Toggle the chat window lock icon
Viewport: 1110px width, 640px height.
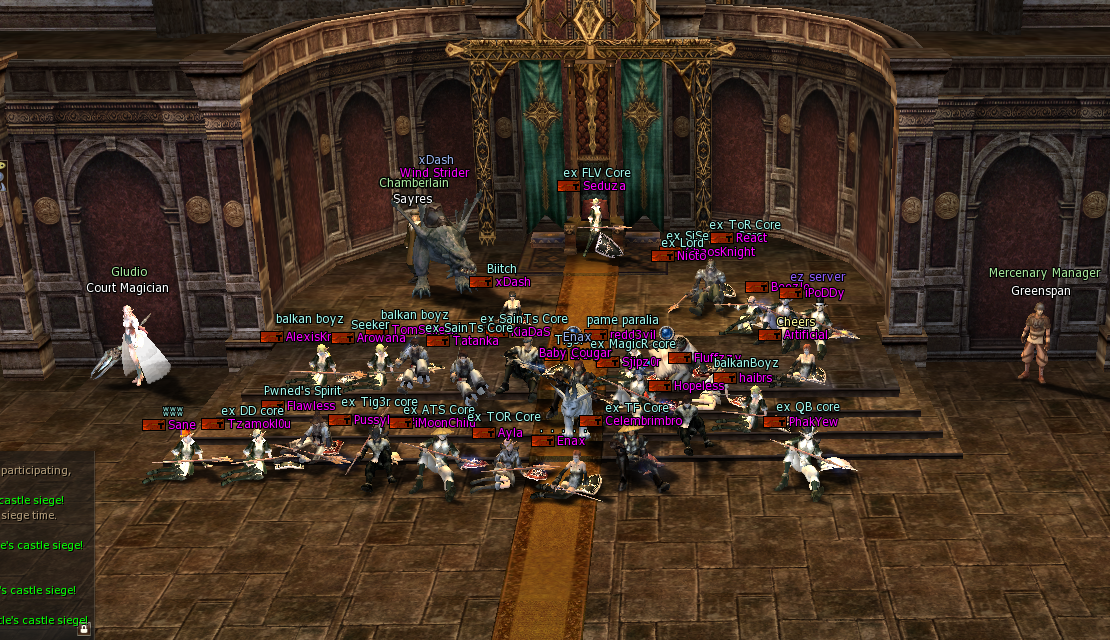click(84, 630)
